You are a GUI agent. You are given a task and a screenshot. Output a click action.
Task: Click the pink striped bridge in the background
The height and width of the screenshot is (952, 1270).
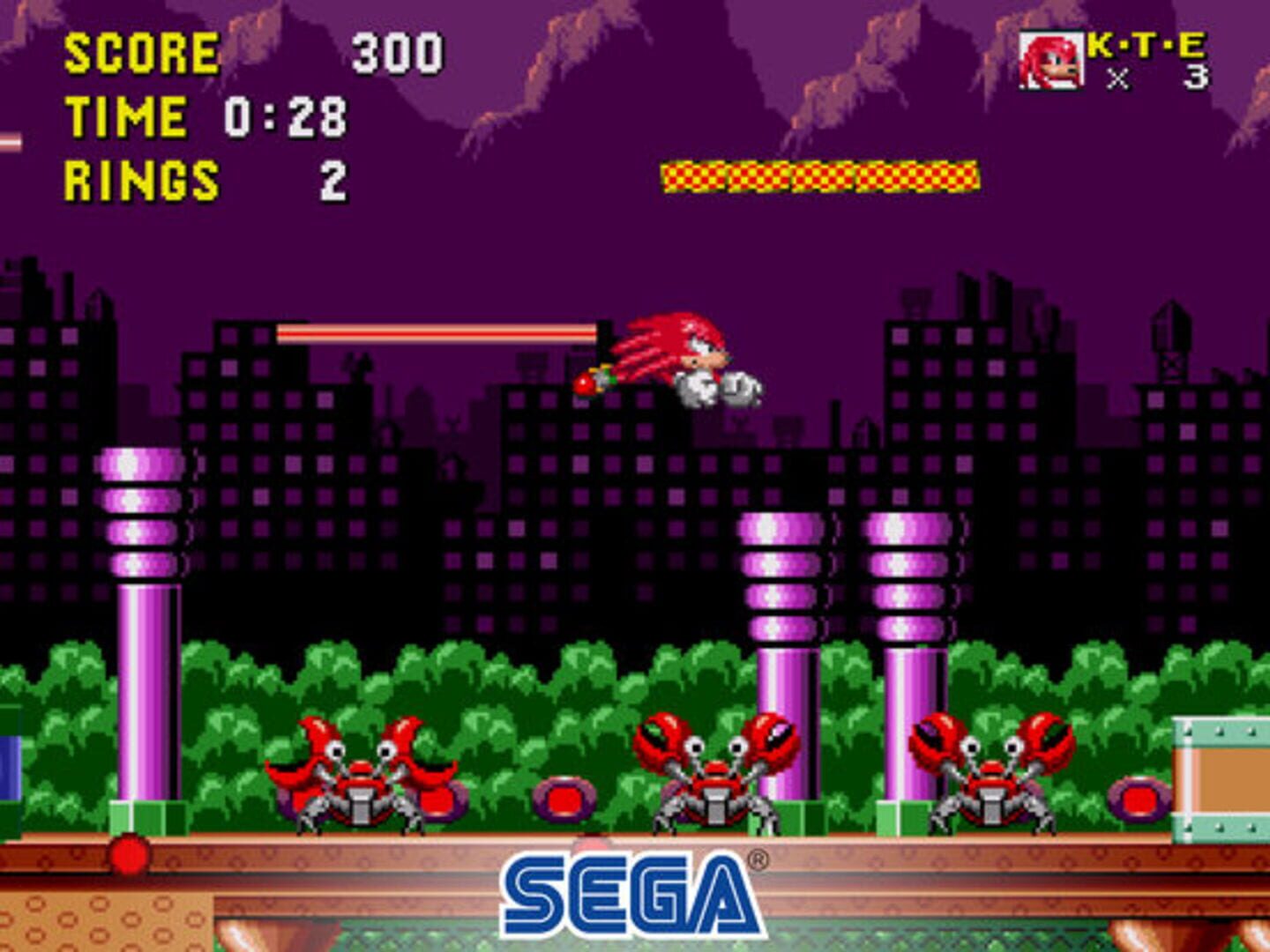[437, 333]
